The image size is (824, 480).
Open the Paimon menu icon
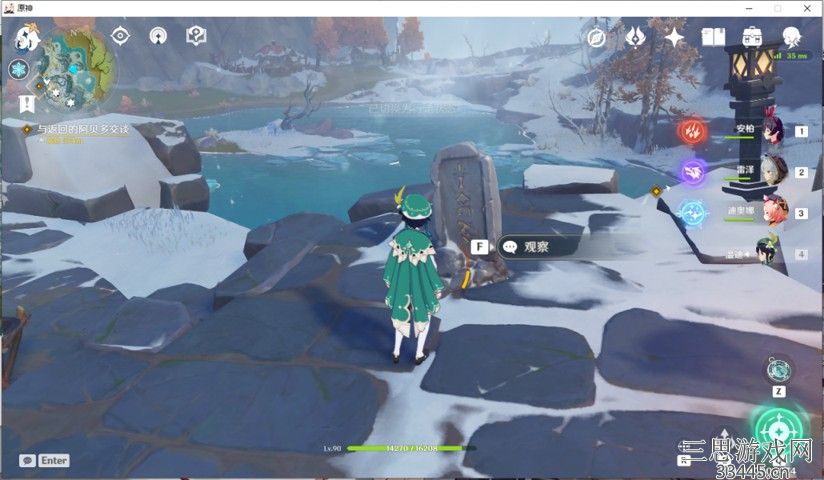click(27, 40)
